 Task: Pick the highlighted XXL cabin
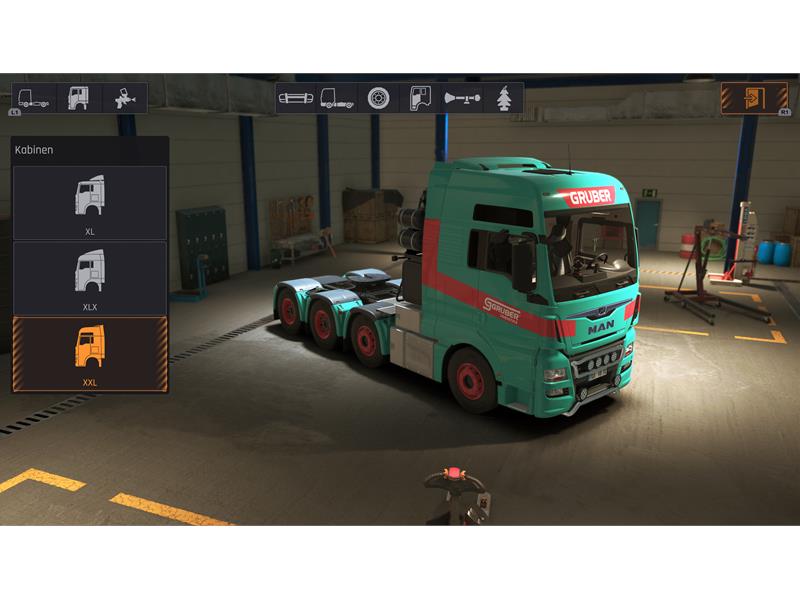tap(89, 354)
